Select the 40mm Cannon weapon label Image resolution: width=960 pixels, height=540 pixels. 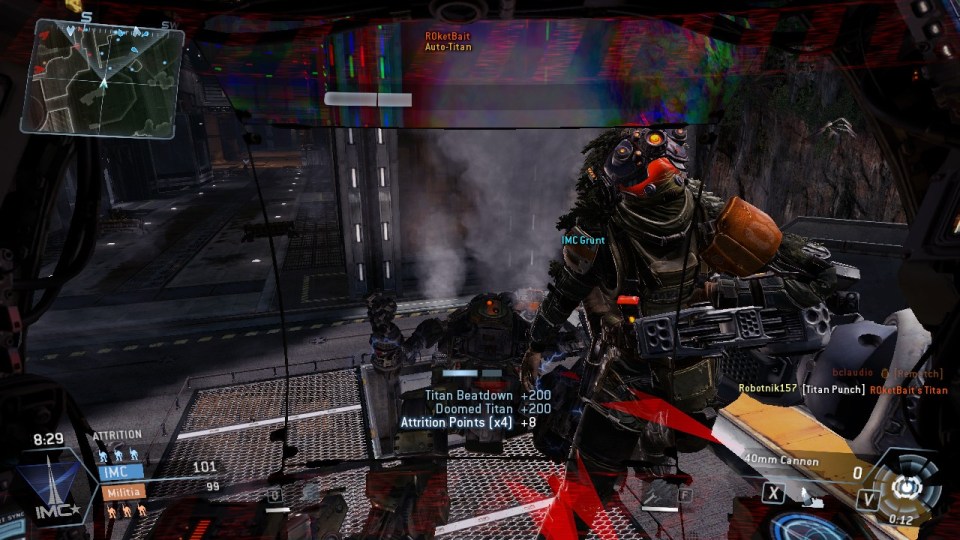click(781, 462)
